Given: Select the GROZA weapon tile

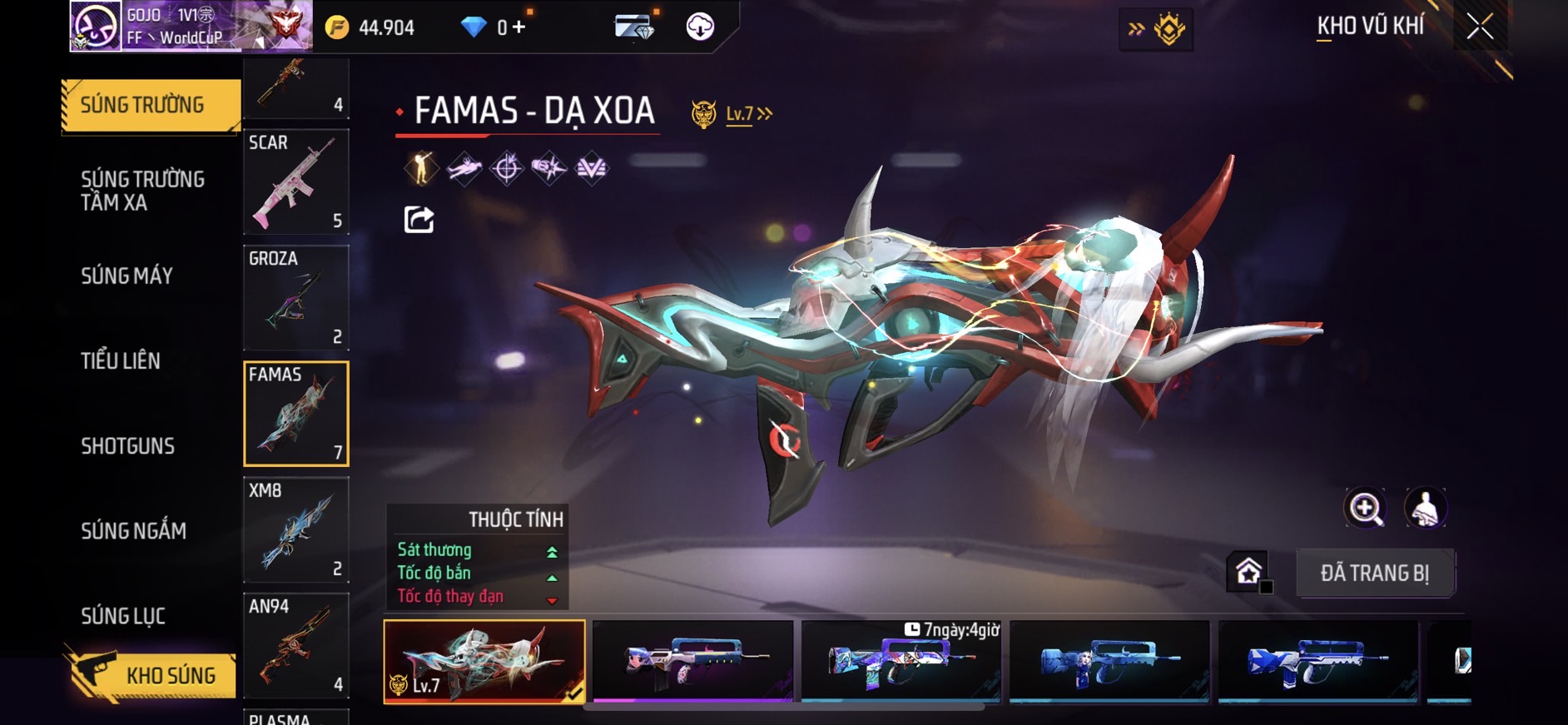Looking at the screenshot, I should [x=295, y=297].
